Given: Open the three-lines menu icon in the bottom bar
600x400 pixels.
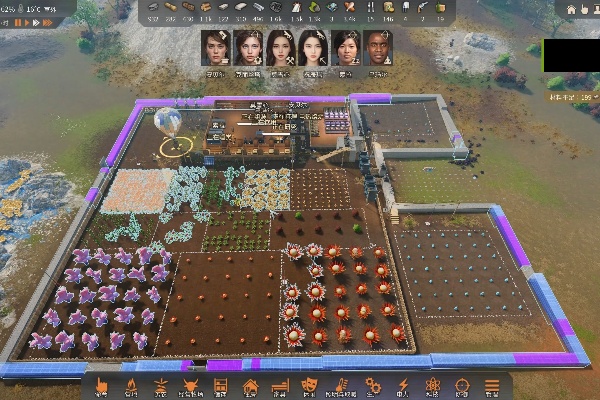Looking at the screenshot, I should pos(492,385).
